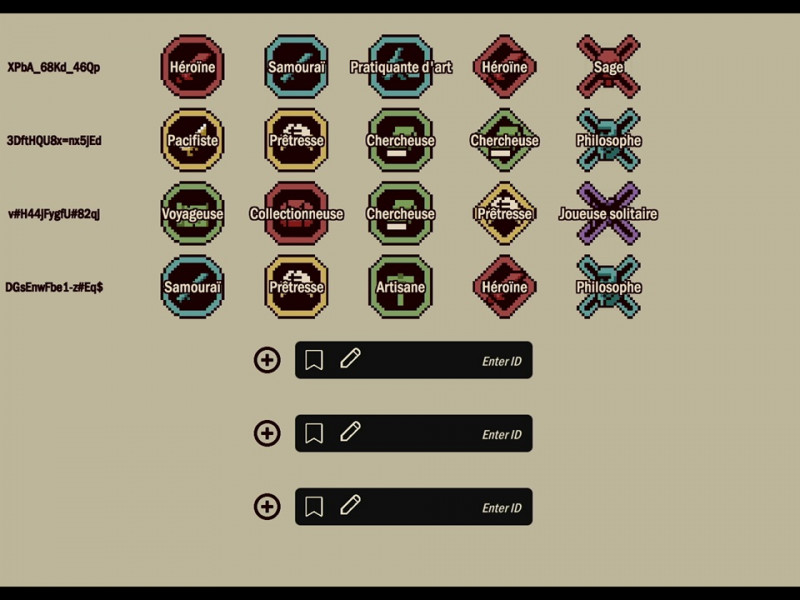Click the v#H44jFygfU#82qj ID entry
Screen dimensions: 800x600
pos(54,214)
